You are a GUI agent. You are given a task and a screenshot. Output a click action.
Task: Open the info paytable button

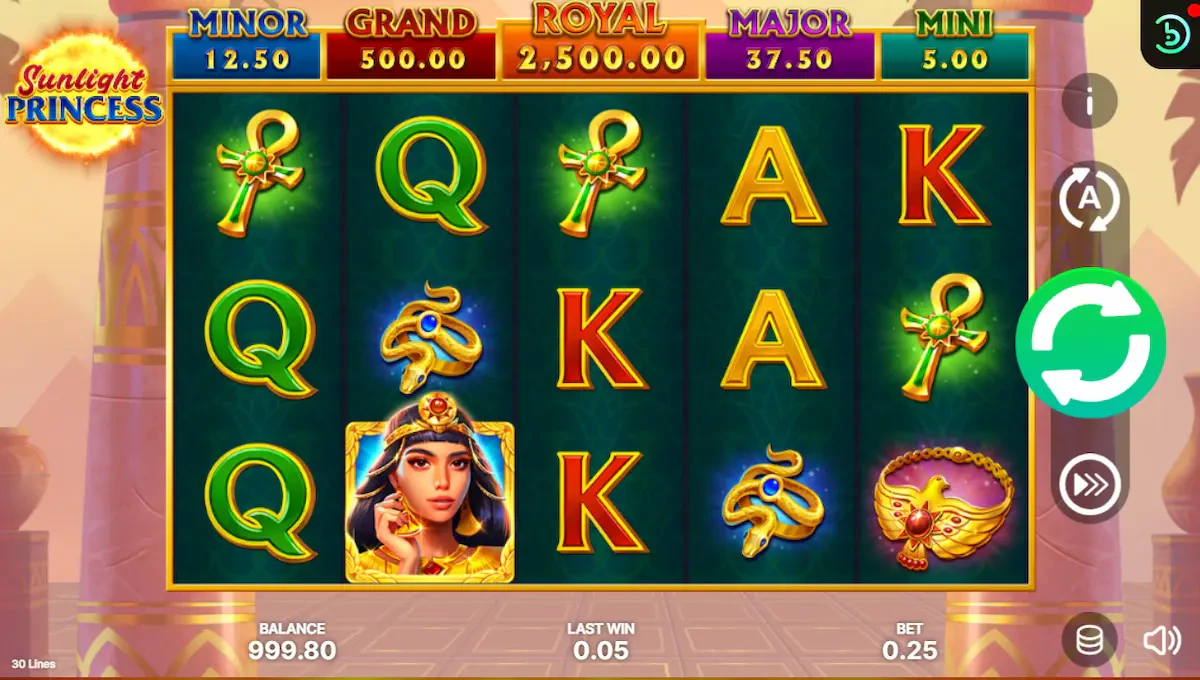pos(1089,101)
